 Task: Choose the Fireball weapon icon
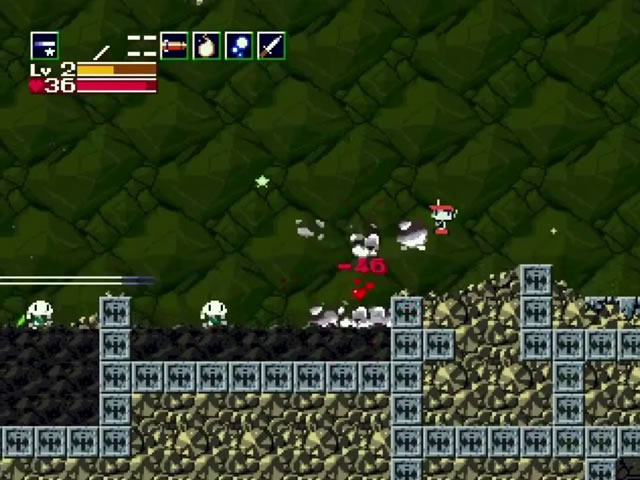pos(206,45)
